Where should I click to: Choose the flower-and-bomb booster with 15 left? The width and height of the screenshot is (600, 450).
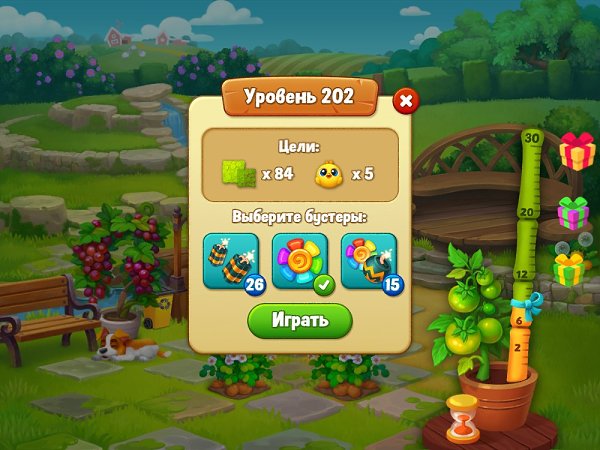[369, 261]
